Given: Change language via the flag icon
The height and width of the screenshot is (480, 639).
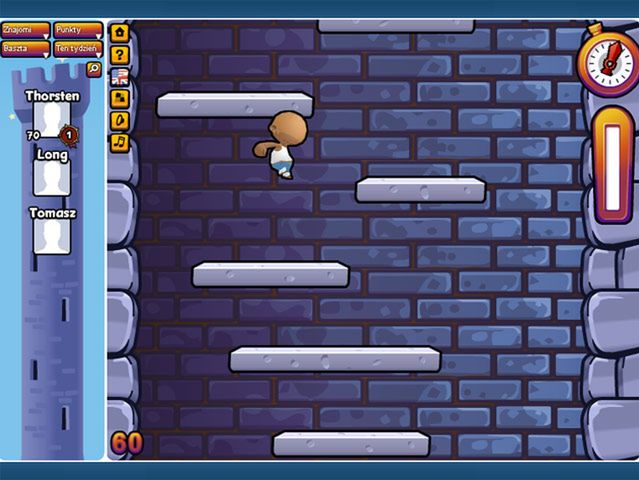Looking at the screenshot, I should (120, 76).
